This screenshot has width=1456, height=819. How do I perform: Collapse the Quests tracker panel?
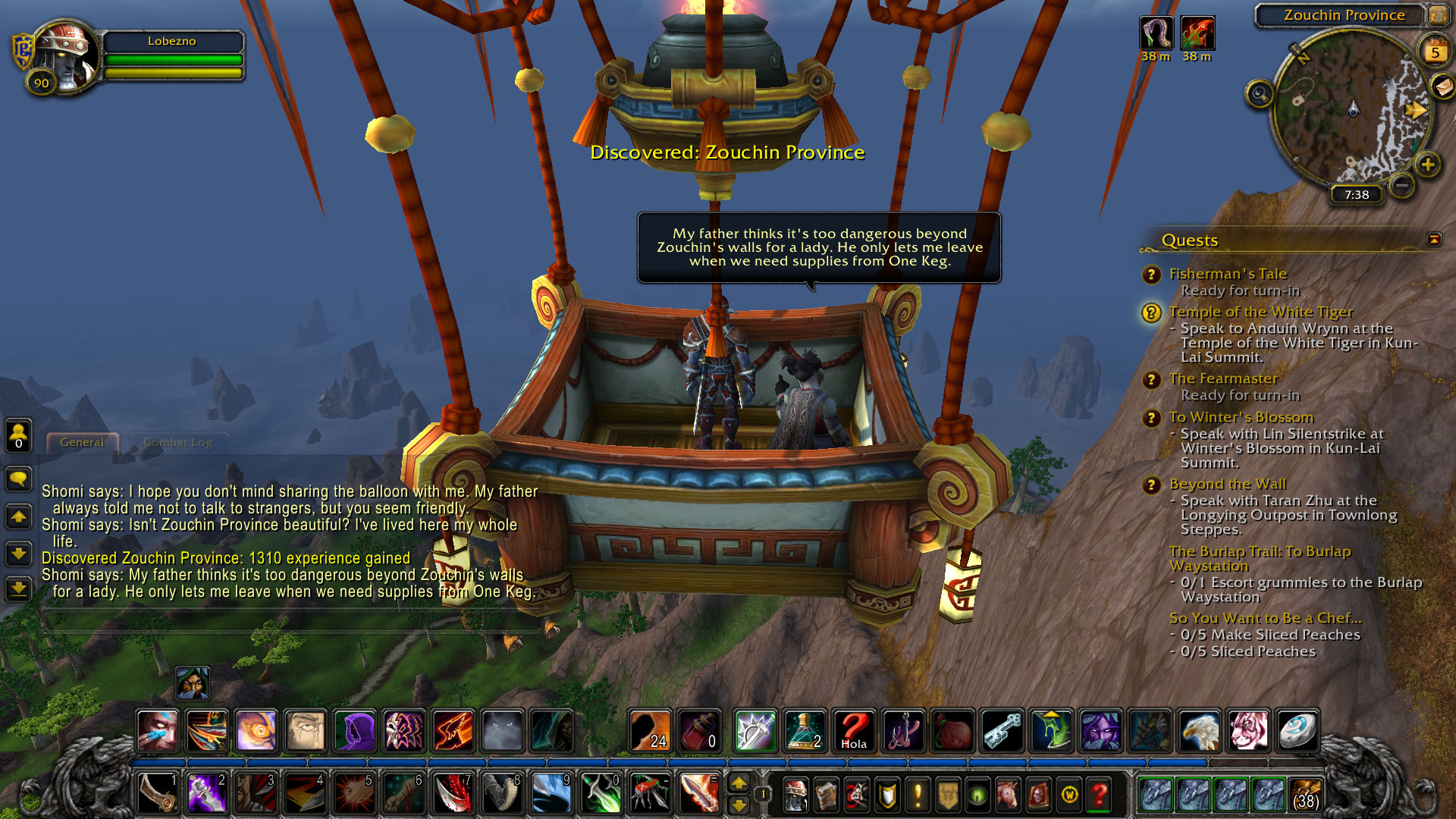click(1434, 240)
